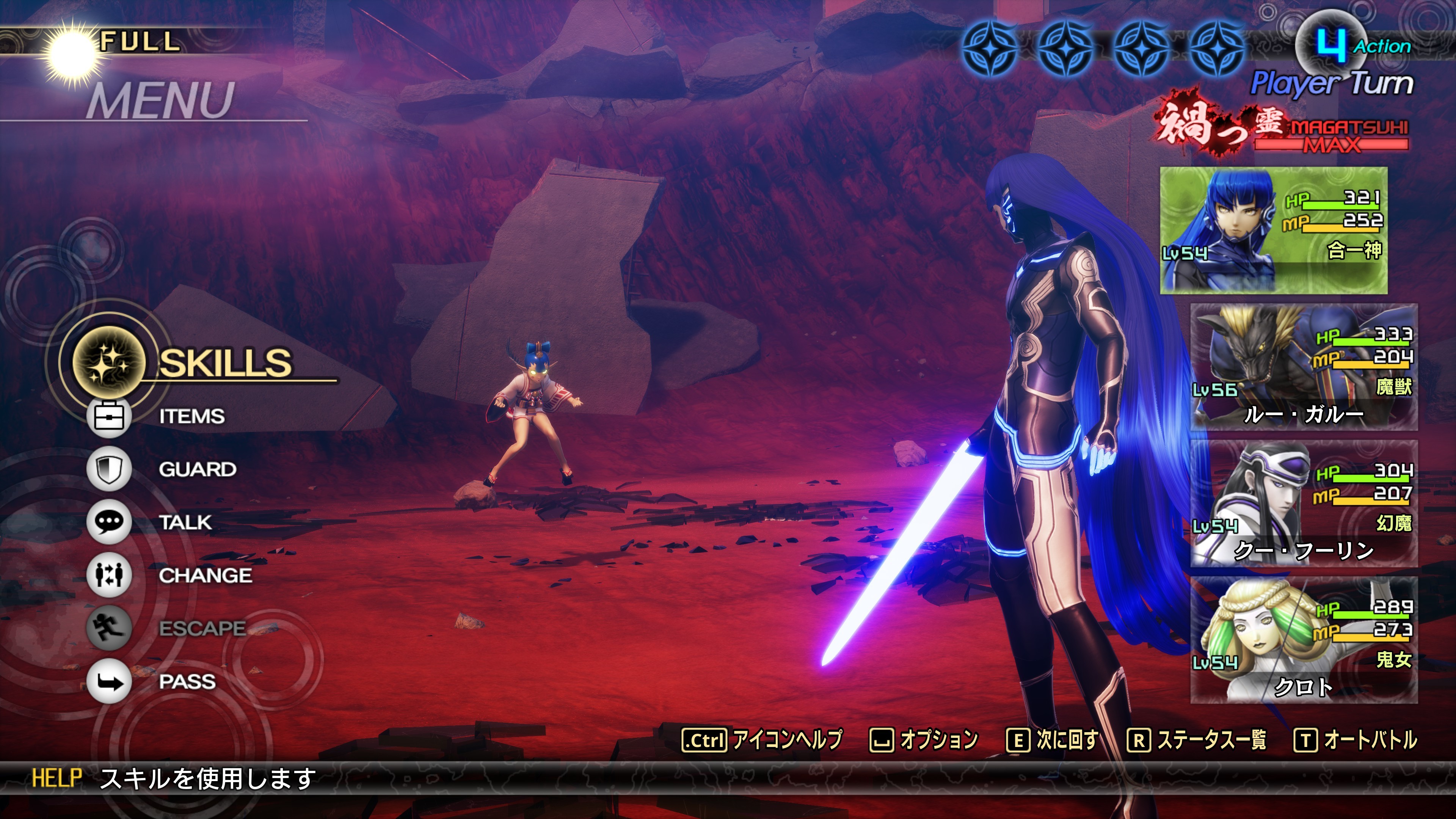
Task: Select PASS to skip the turn
Action: coord(187,682)
